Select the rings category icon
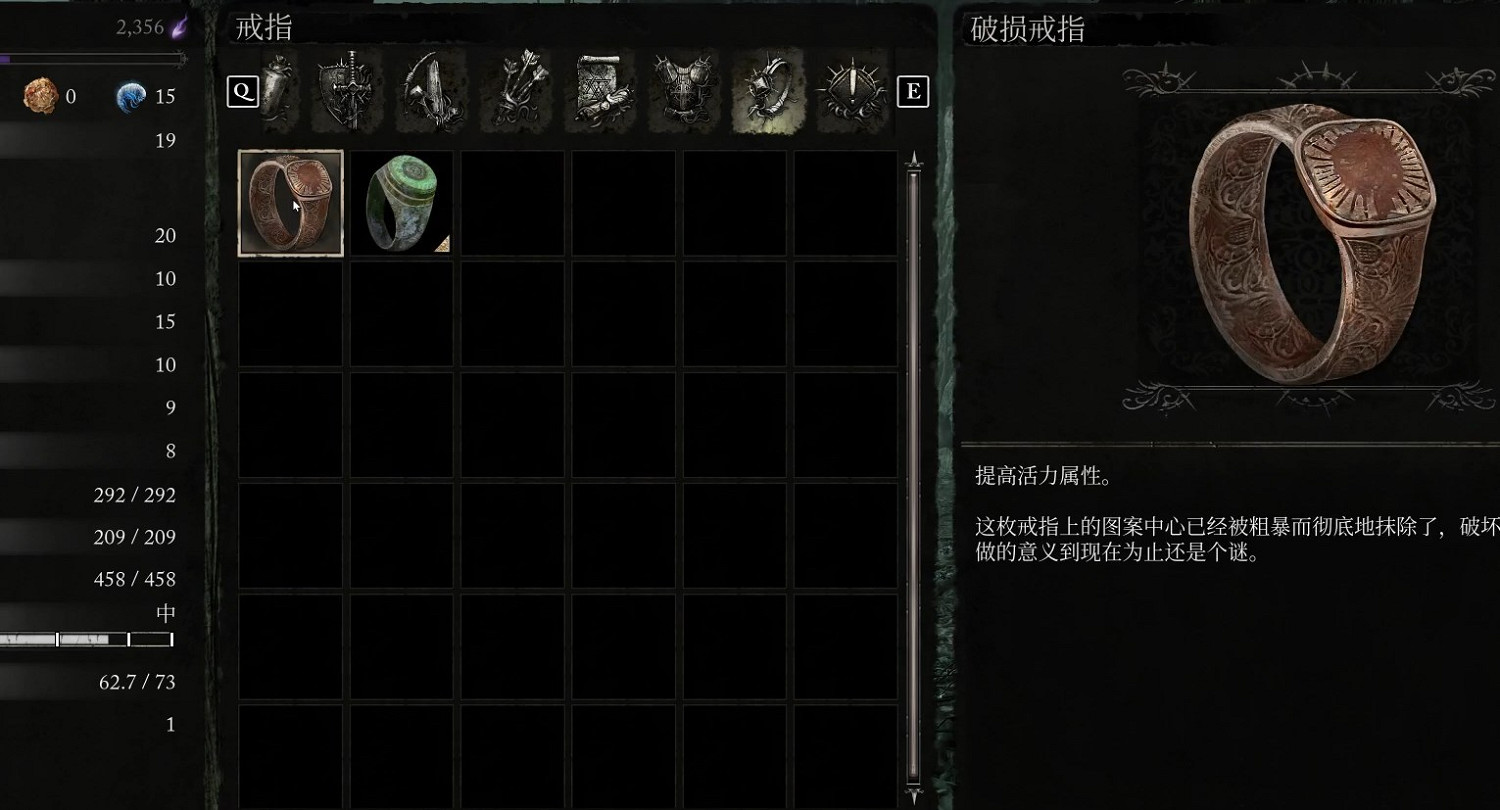The height and width of the screenshot is (810, 1500). tap(766, 90)
